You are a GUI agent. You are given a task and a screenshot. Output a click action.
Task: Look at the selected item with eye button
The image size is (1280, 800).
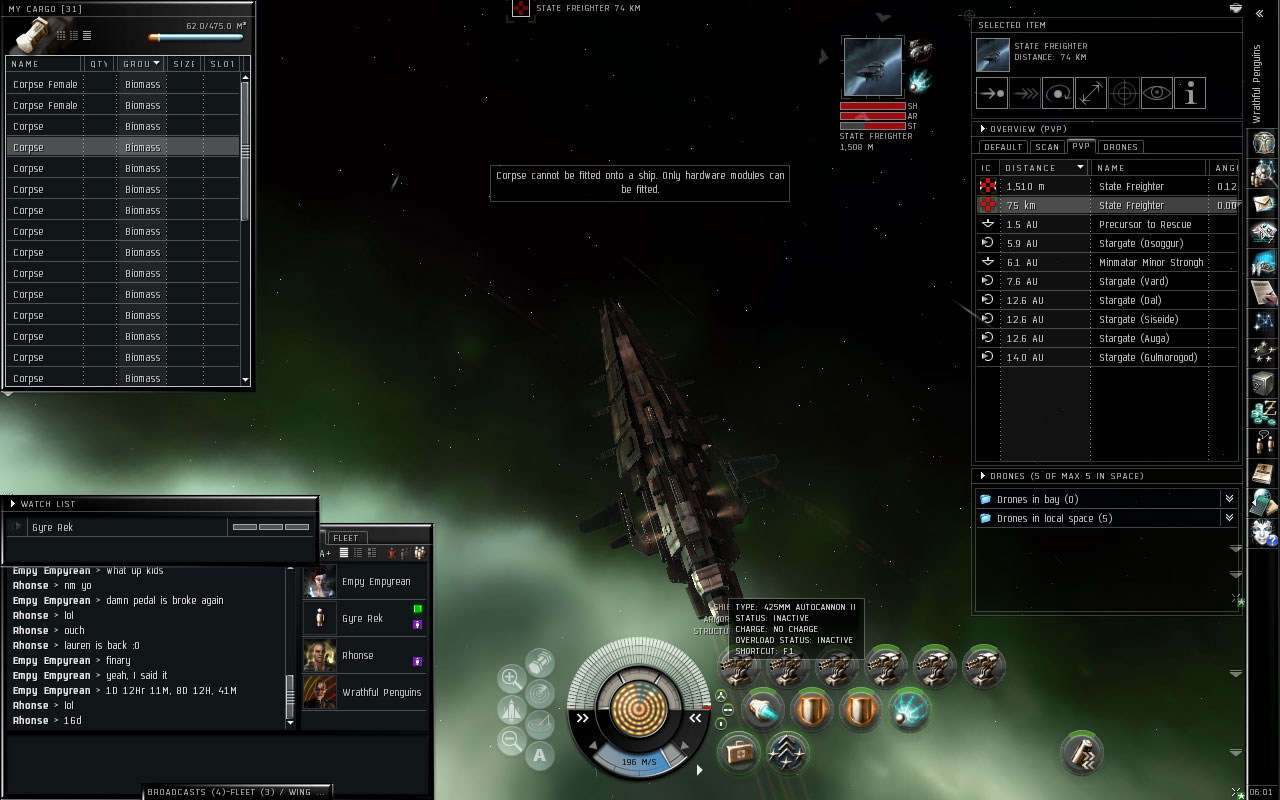(x=1157, y=93)
